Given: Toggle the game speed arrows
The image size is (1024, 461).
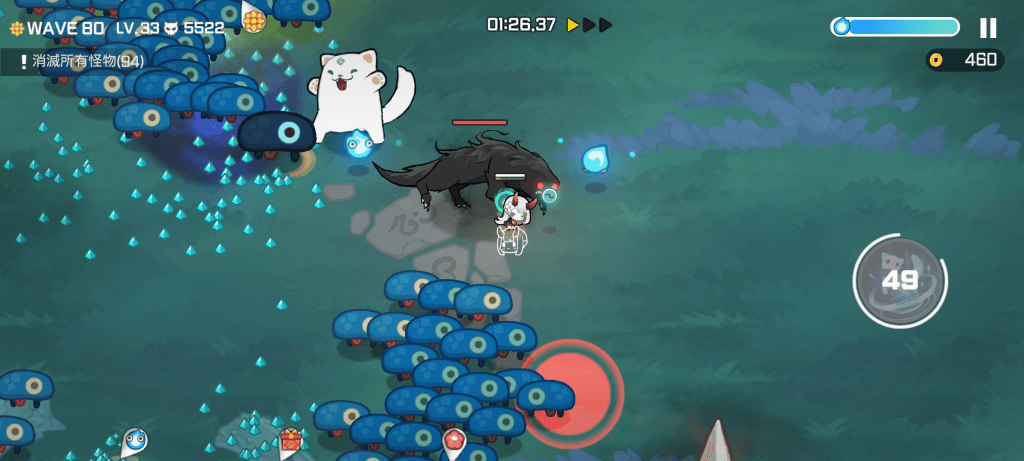Looking at the screenshot, I should 589,25.
